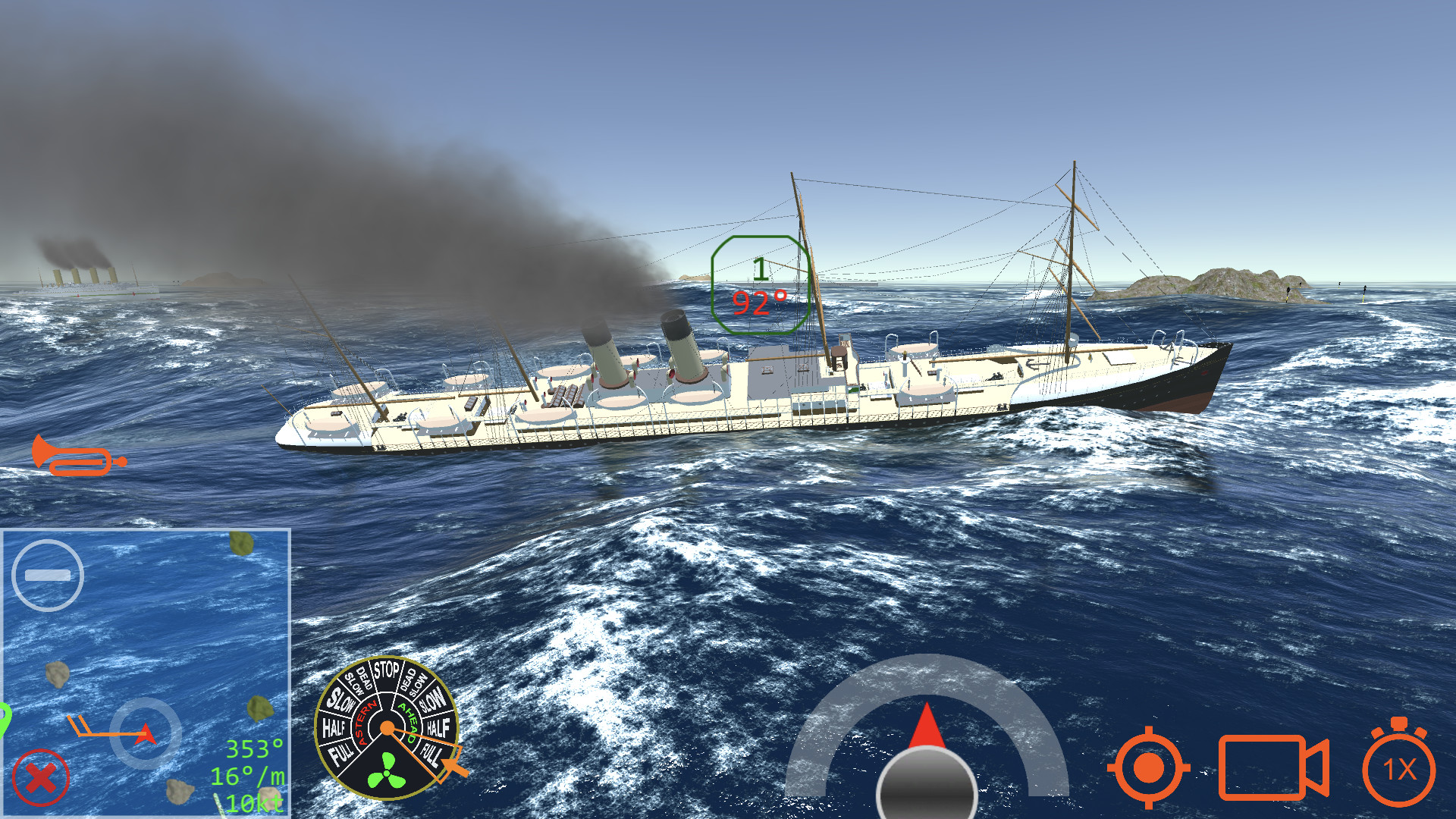Viewport: 1456px width, 819px height.
Task: Zoom out the minimap with the minus icon
Action: tap(47, 576)
